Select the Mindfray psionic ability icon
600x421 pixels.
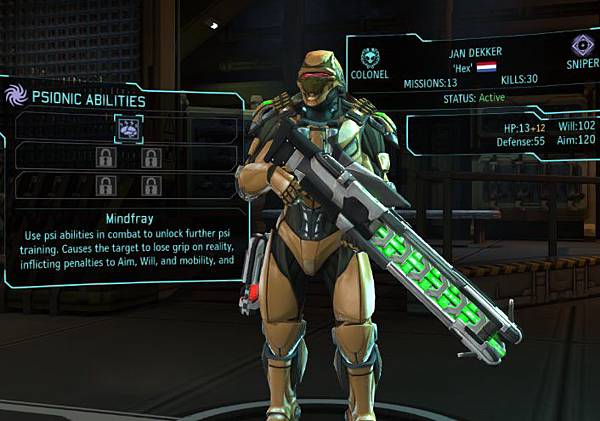click(128, 127)
